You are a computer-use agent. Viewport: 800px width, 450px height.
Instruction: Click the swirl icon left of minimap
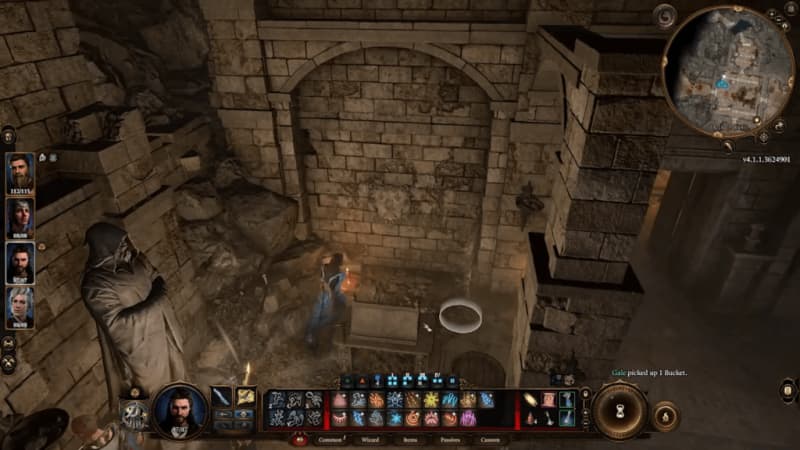tap(667, 16)
